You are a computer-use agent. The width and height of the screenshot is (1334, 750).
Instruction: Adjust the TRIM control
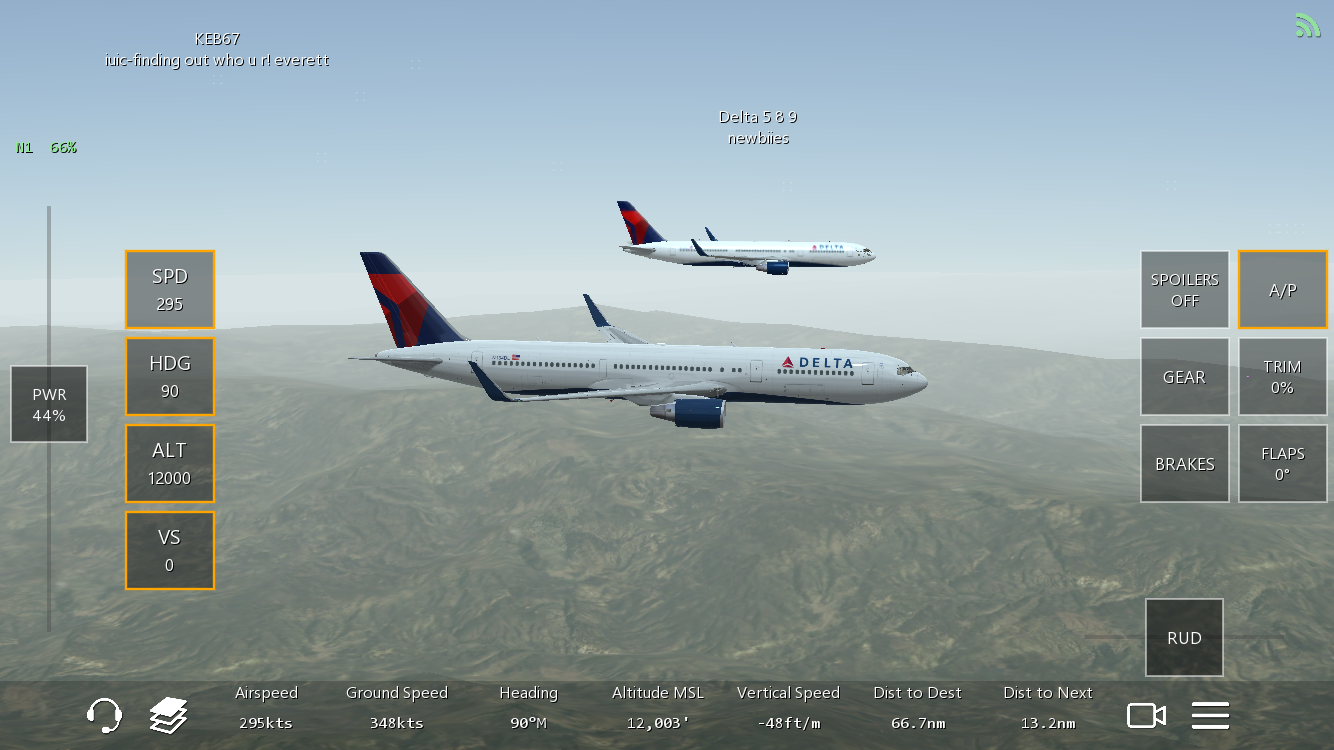point(1283,377)
